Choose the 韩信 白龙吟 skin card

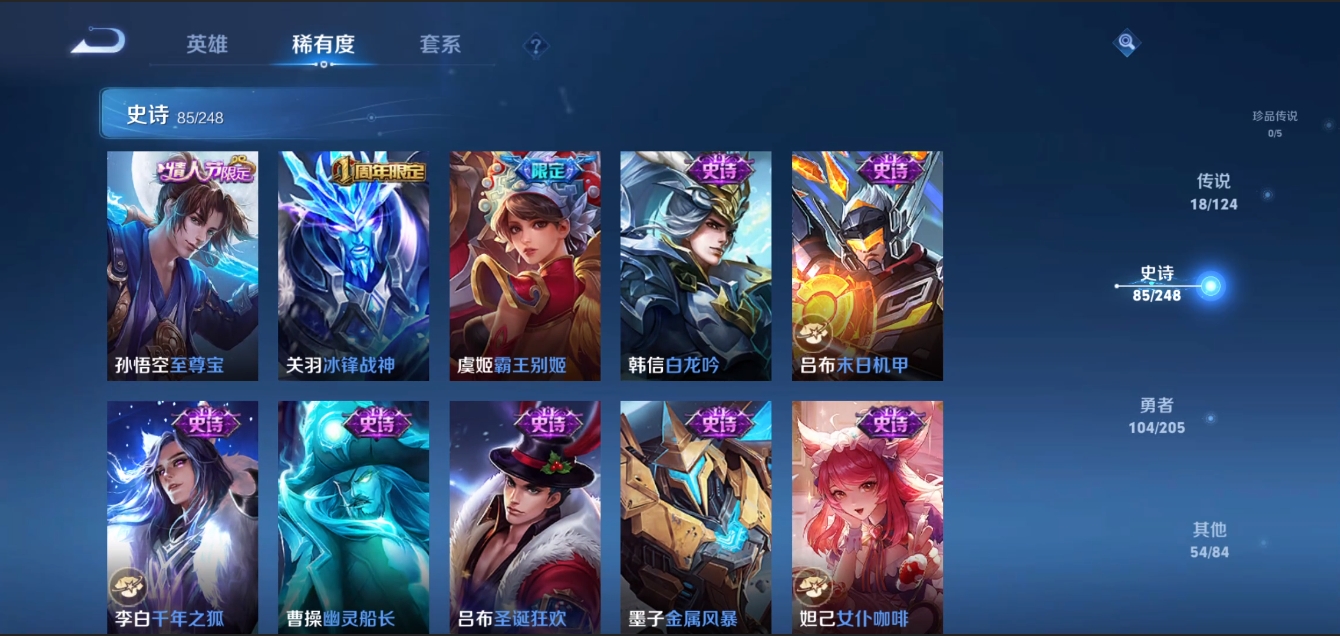(x=696, y=266)
